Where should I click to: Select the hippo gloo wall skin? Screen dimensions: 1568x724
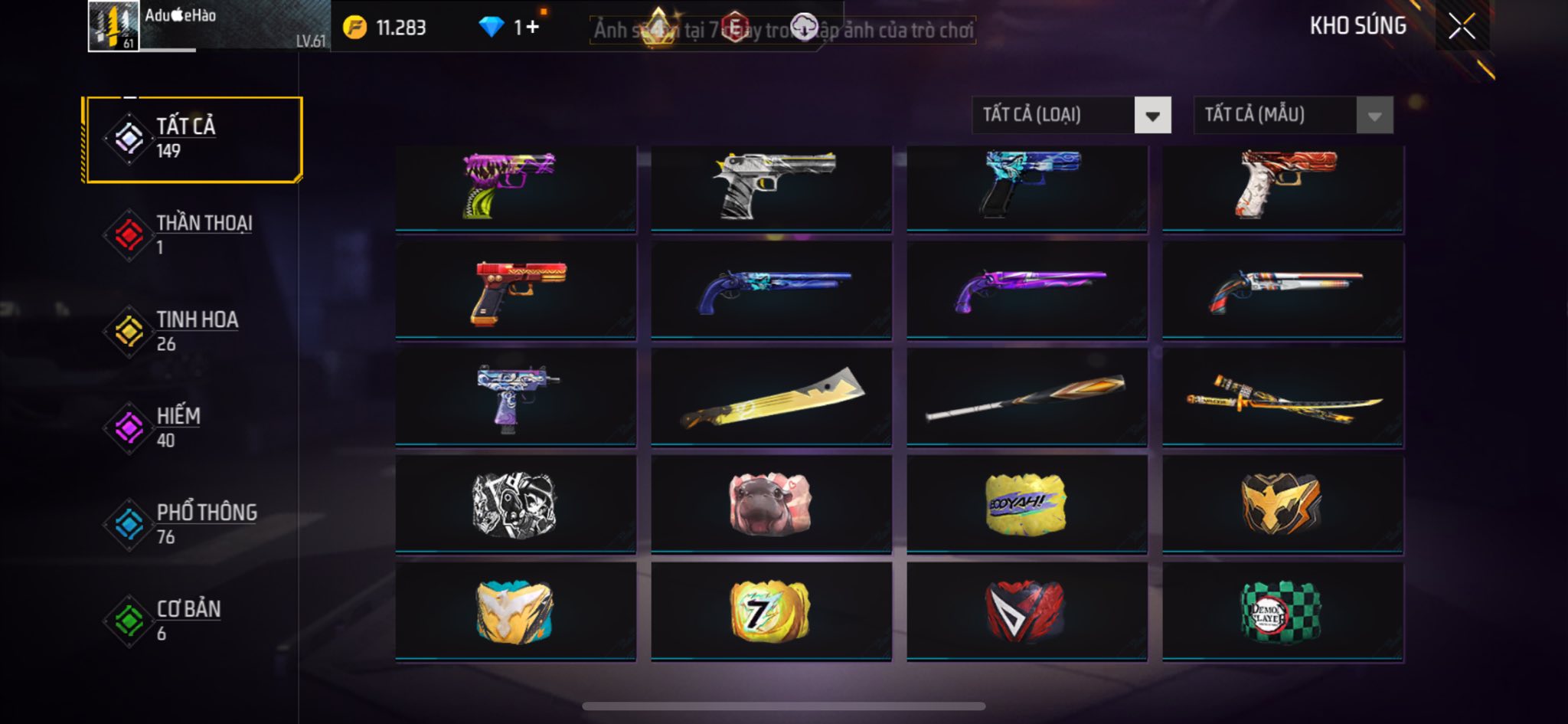coord(771,504)
